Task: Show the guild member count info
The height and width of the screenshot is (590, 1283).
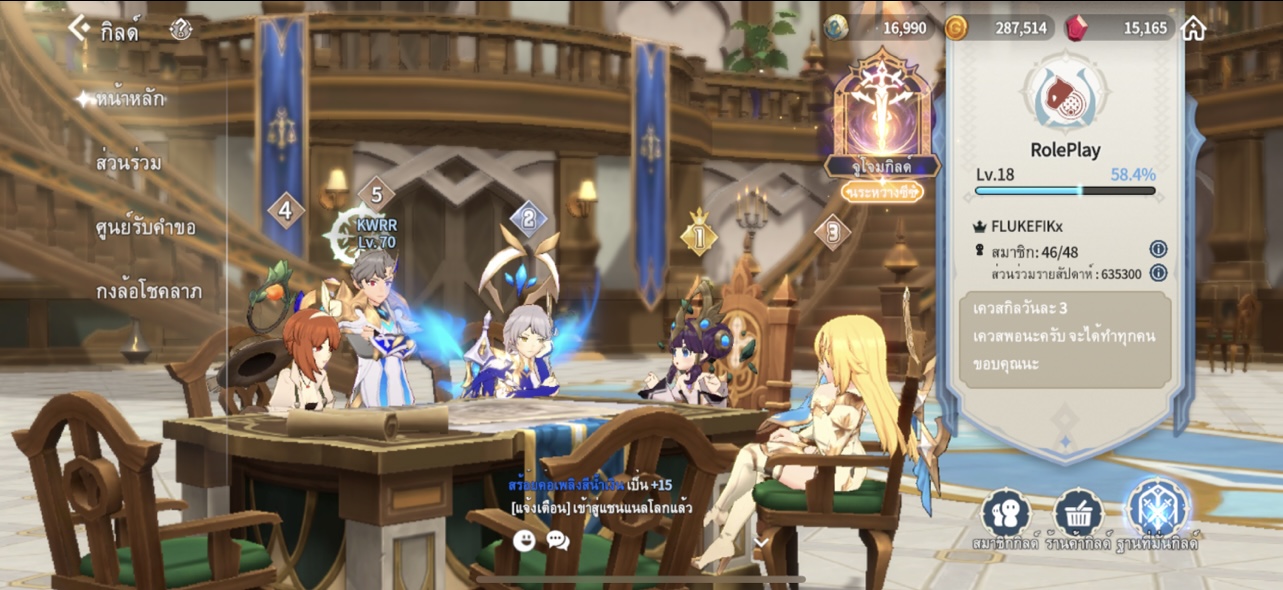Action: [1158, 250]
